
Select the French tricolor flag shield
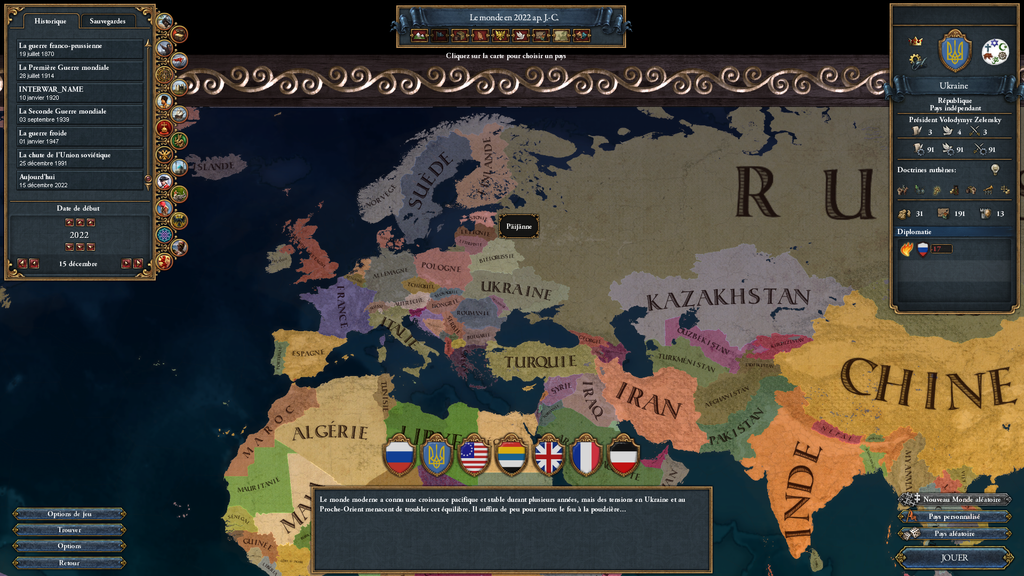[x=586, y=455]
